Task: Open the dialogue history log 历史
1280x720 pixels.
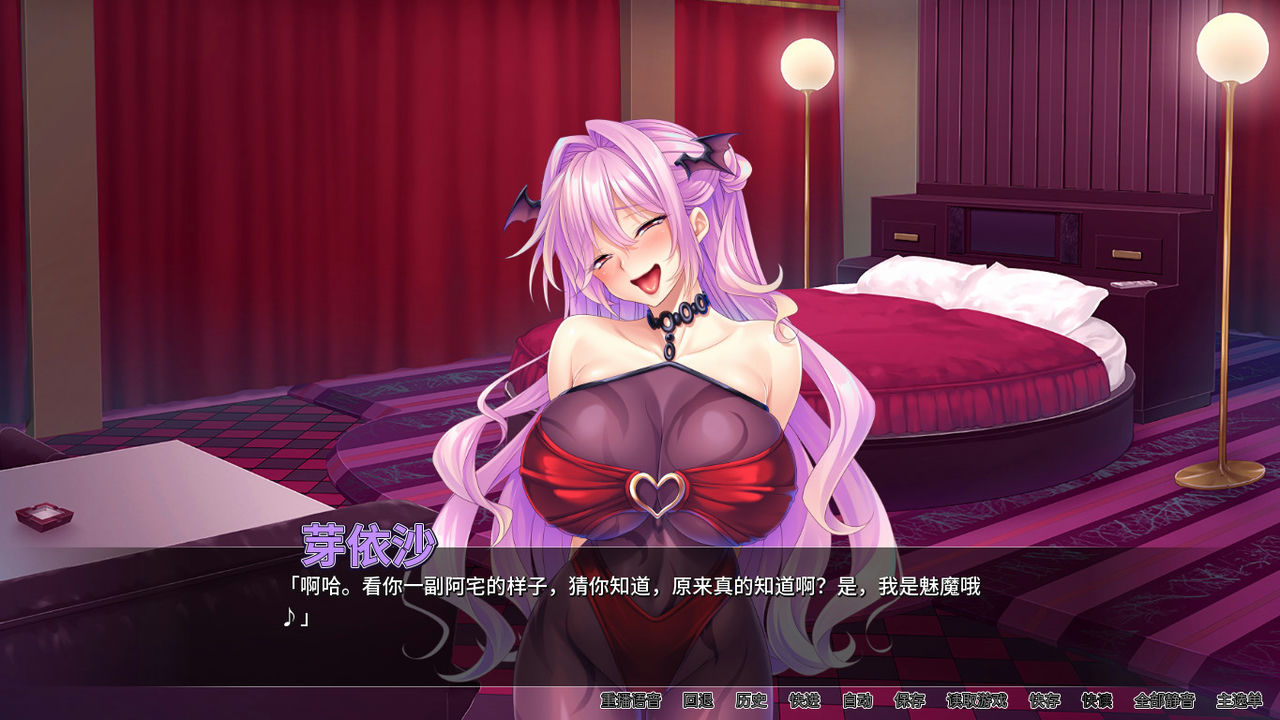Action: point(751,703)
